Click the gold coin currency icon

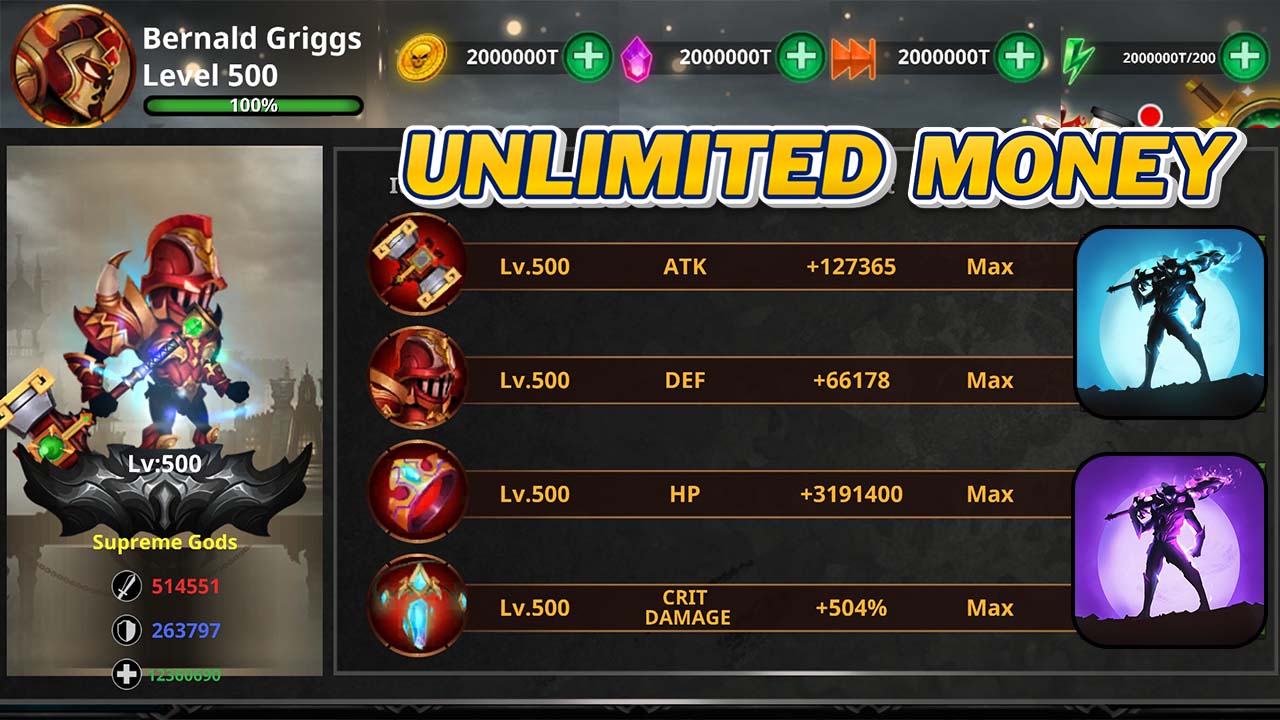pyautogui.click(x=424, y=57)
